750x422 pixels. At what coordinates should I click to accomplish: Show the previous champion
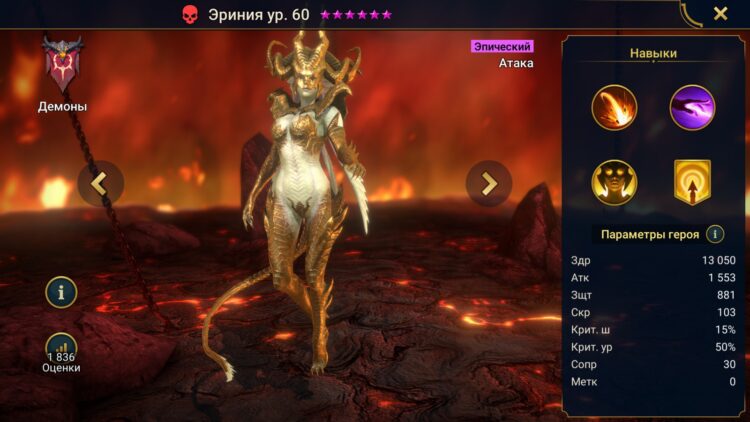[101, 183]
